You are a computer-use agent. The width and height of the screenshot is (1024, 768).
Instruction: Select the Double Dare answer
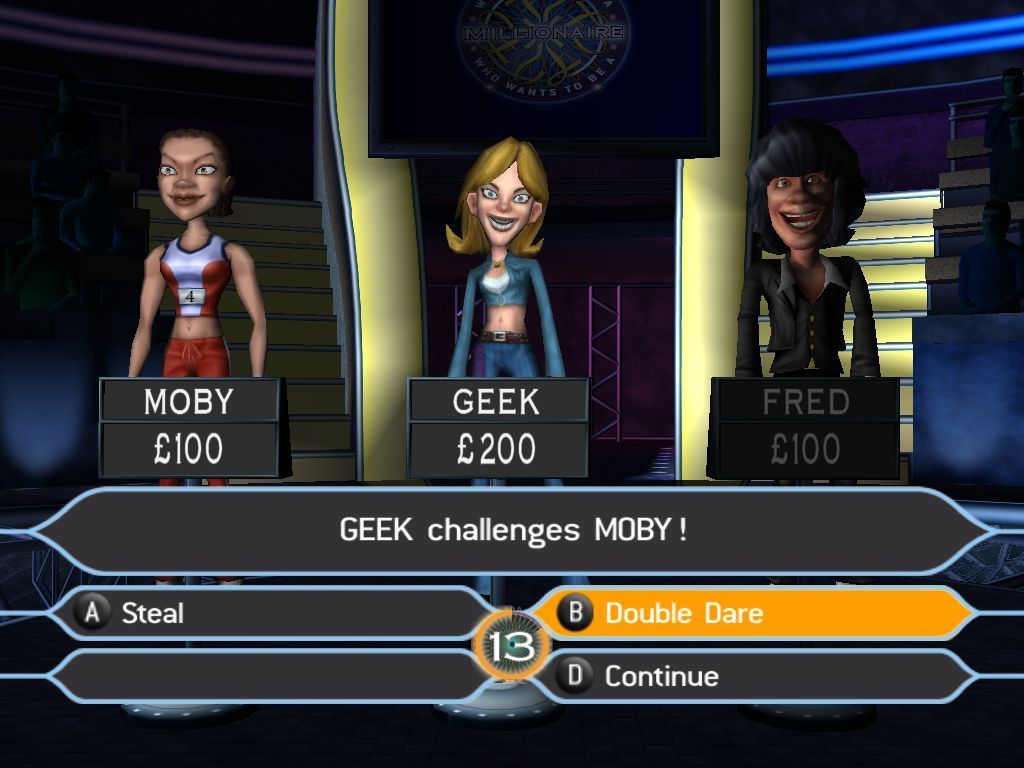pos(750,613)
